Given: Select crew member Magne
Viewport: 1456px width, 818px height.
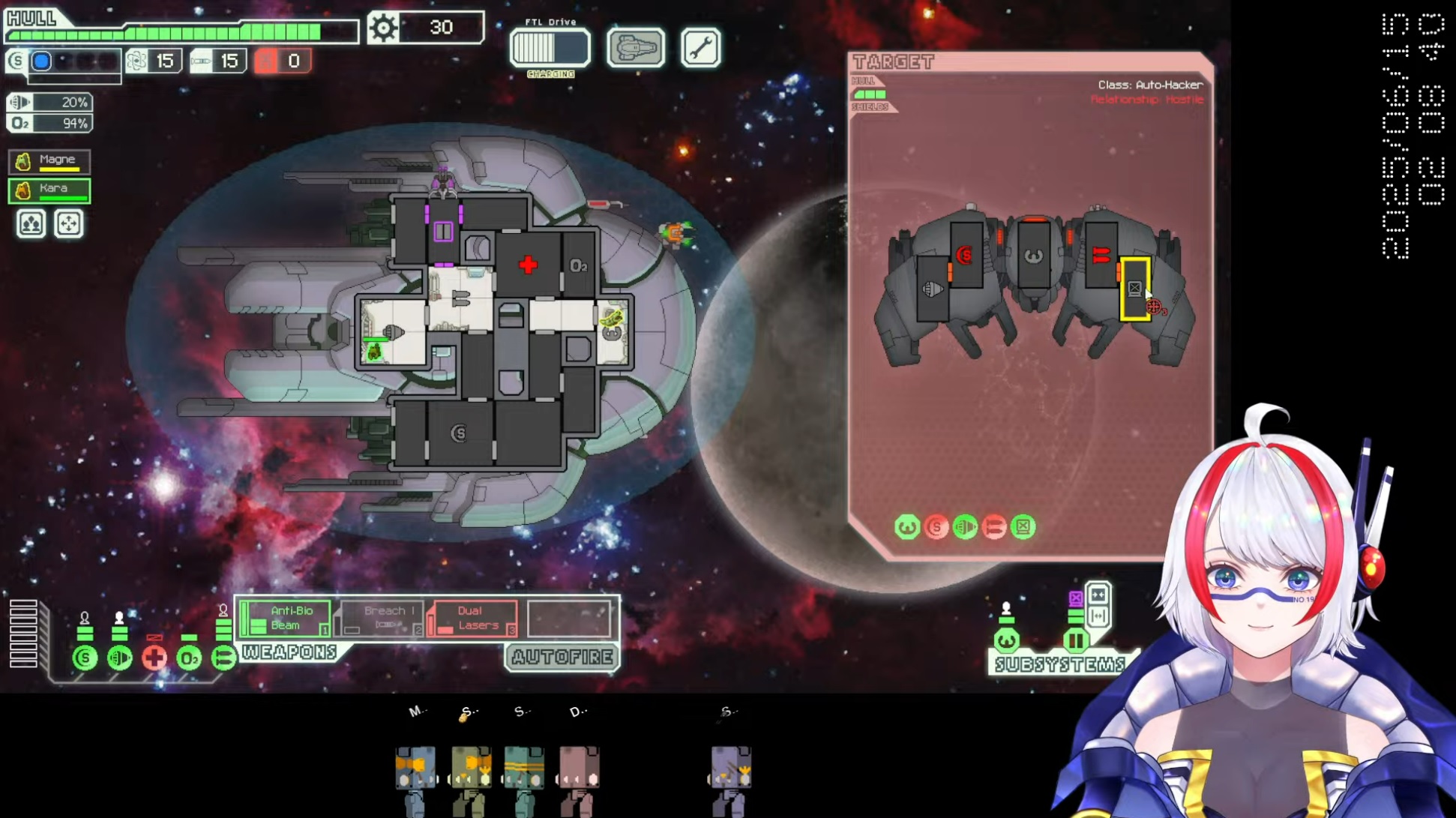Looking at the screenshot, I should 49,160.
